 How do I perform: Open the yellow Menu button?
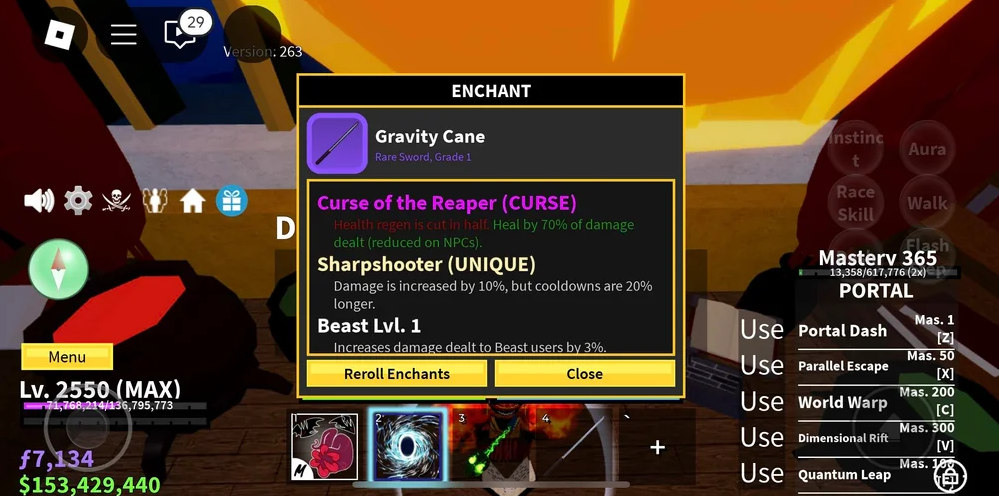pos(67,357)
